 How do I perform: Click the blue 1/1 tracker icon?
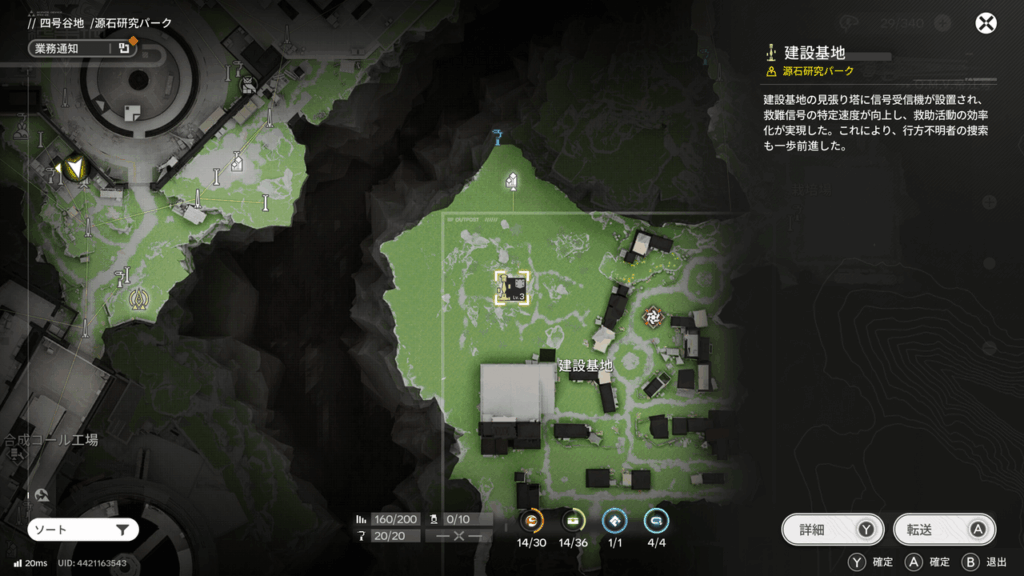click(613, 520)
